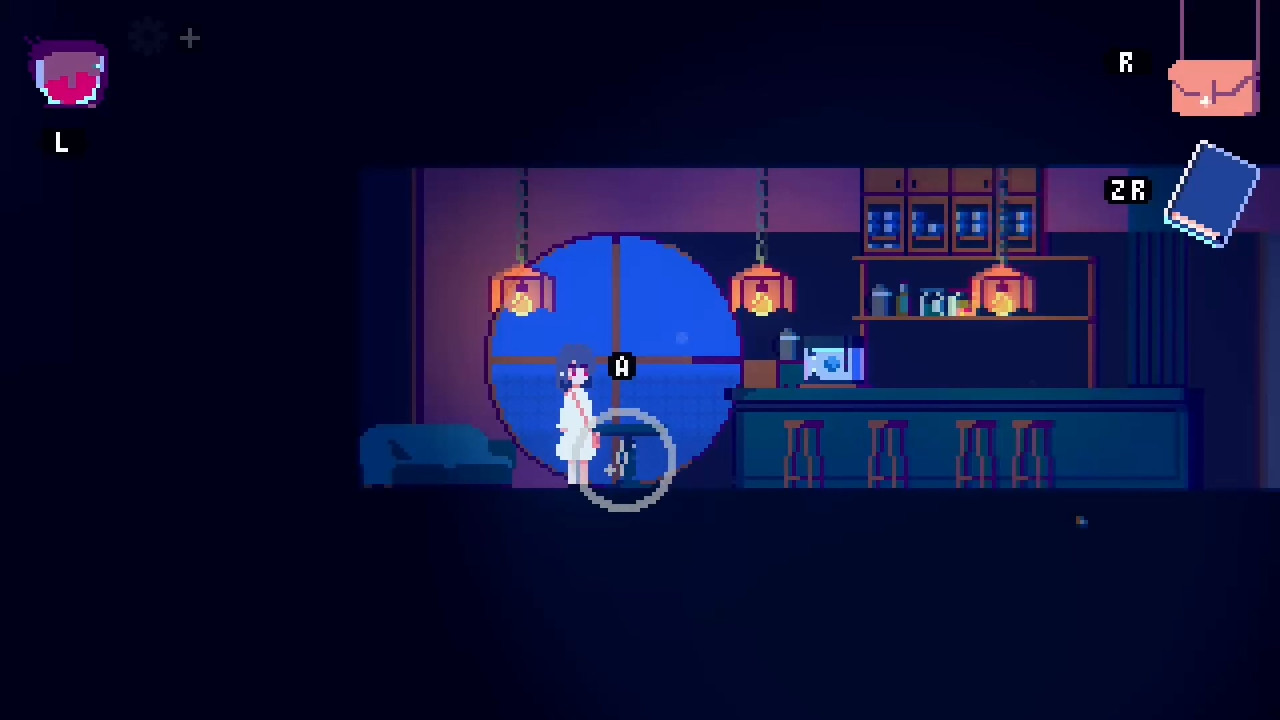Open the blue journal book labeled ZR
Image resolution: width=1280 pixels, height=720 pixels.
[1213, 192]
